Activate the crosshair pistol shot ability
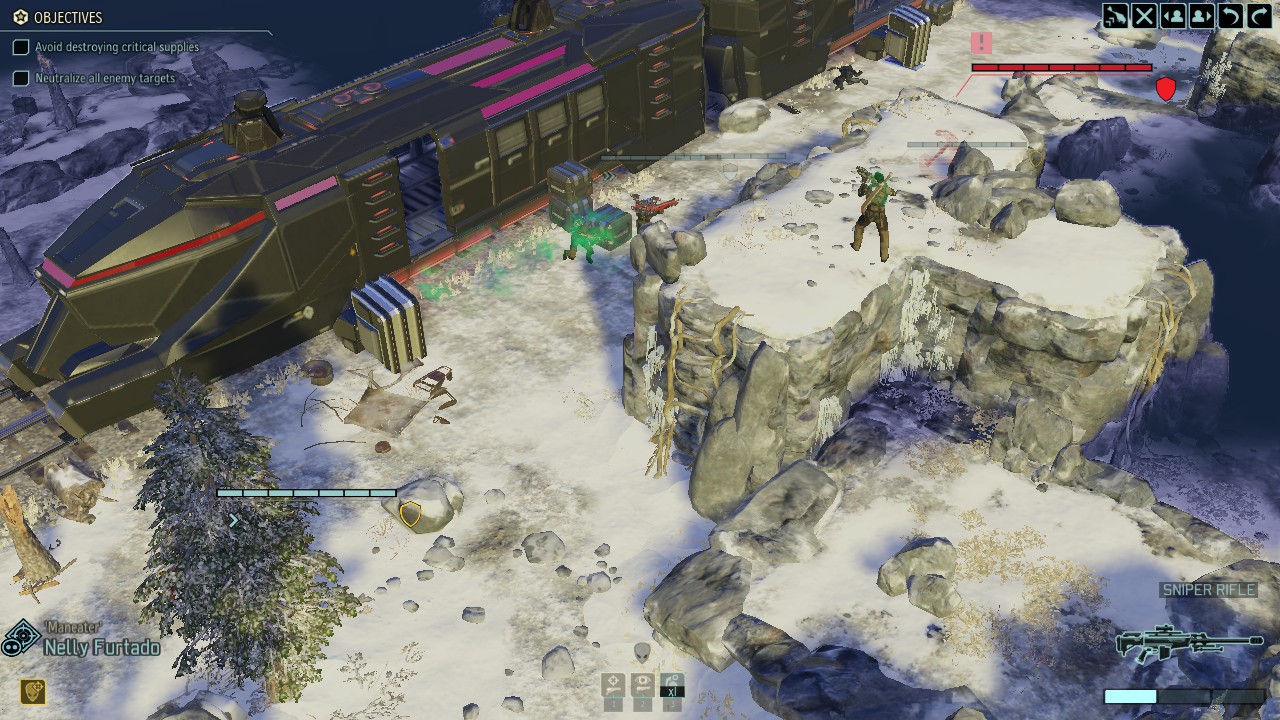This screenshot has width=1280, height=720. 613,685
